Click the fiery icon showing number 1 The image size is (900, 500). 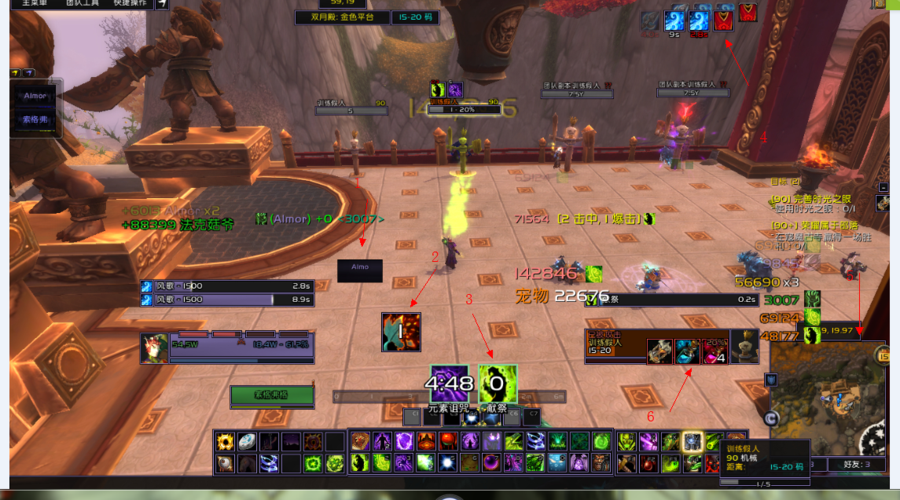click(400, 331)
